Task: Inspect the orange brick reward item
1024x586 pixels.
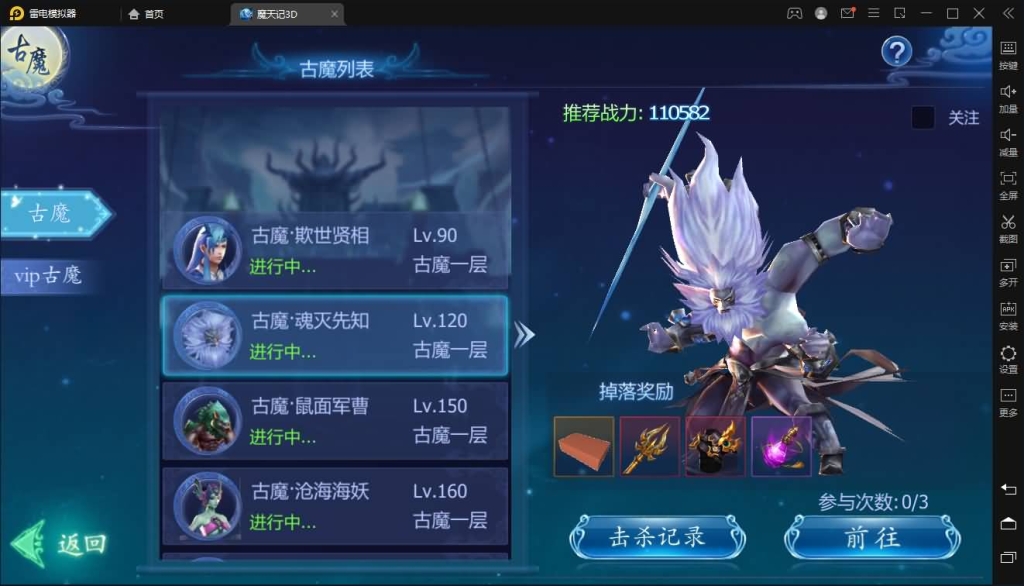Action: (584, 446)
